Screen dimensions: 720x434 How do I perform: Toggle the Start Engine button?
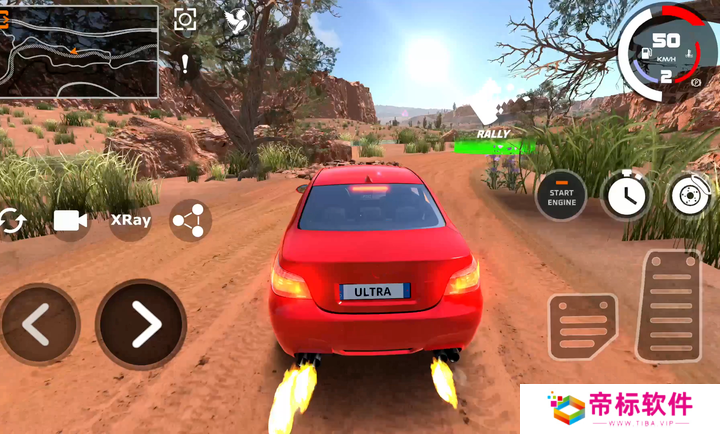[561, 195]
